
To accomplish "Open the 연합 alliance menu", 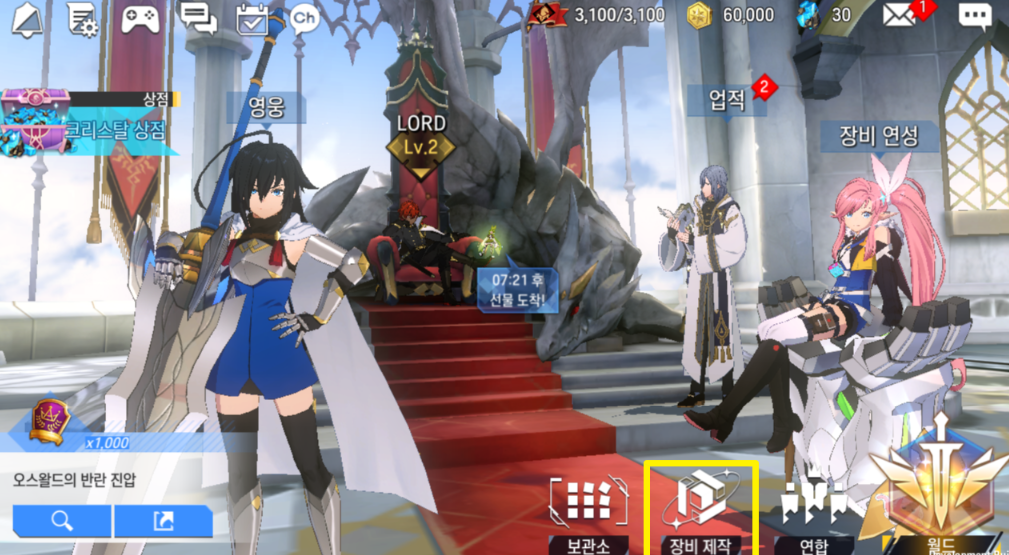I will click(813, 512).
